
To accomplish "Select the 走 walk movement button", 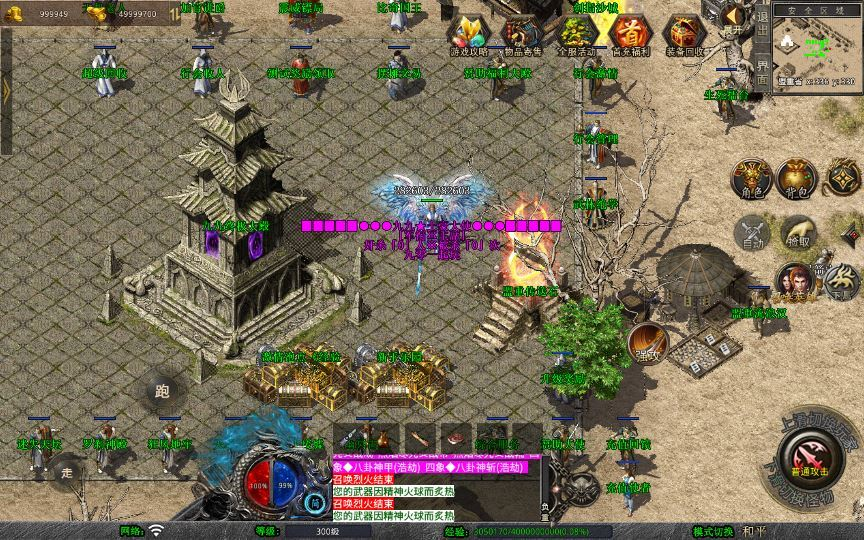I will pos(68,472).
